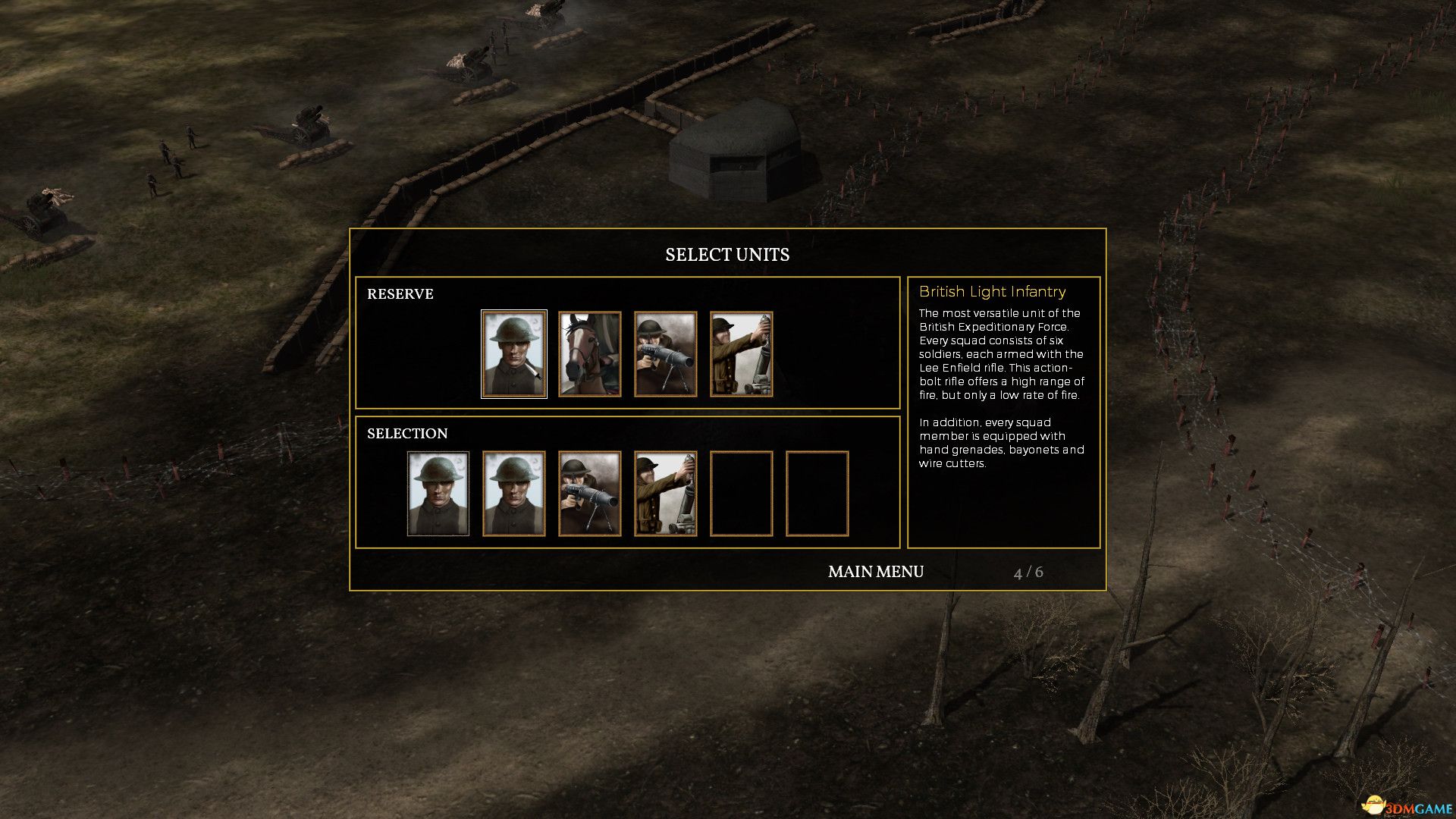Select the British Light Infantry portrait in Reserve

[x=514, y=353]
